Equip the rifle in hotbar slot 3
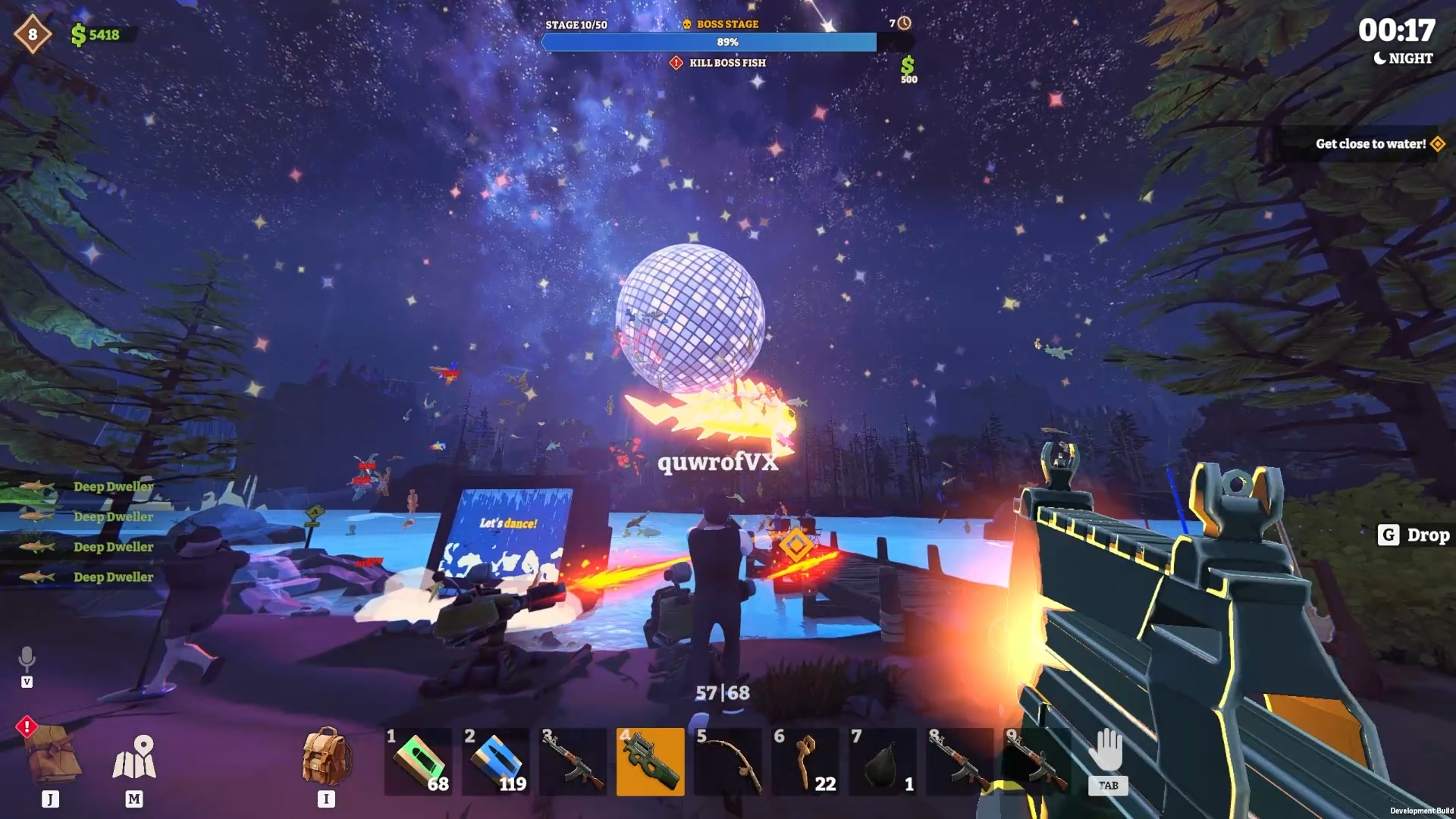The height and width of the screenshot is (819, 1456). (573, 761)
